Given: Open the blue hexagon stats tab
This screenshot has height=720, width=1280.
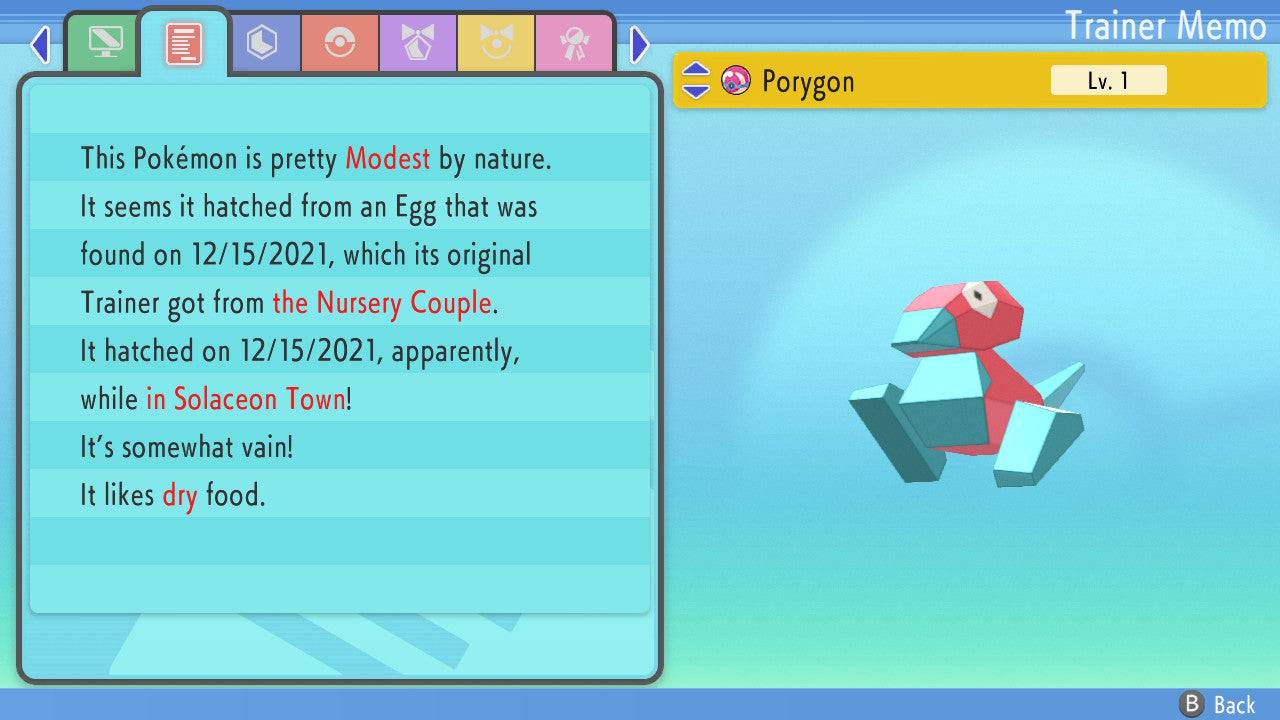Looking at the screenshot, I should click(x=262, y=44).
